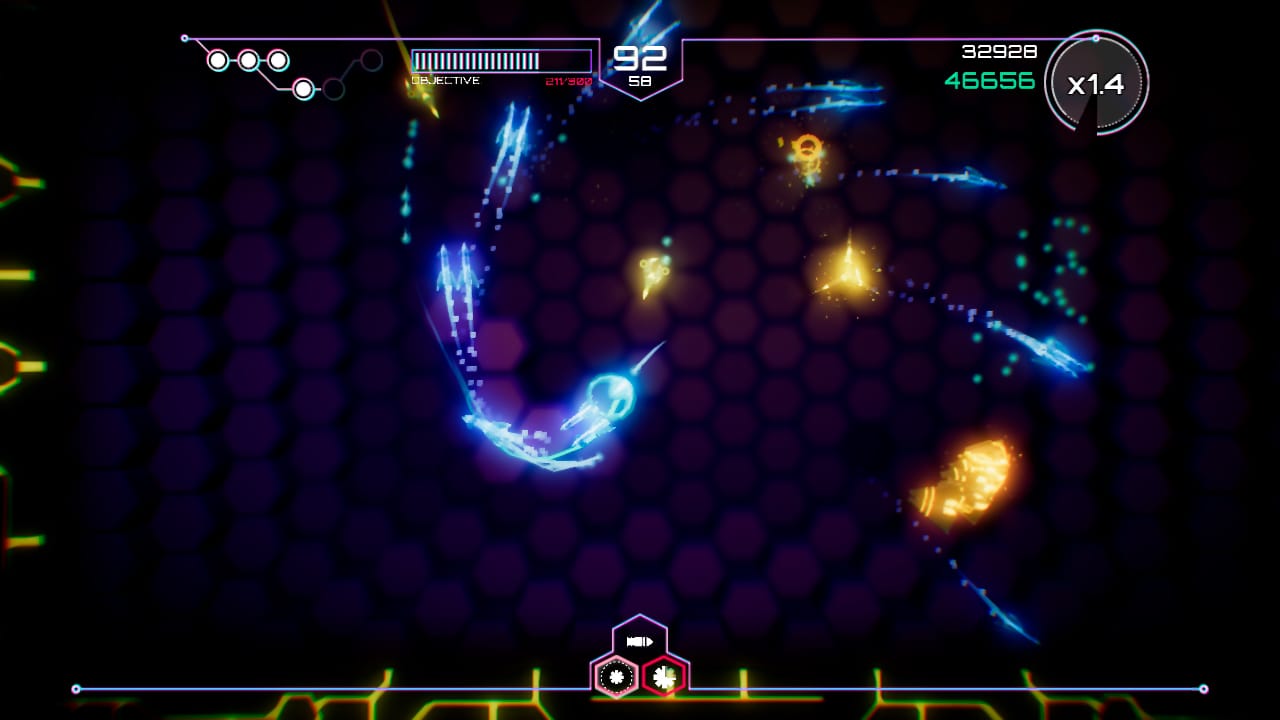This screenshot has height=720, width=1280.
Task: Expand the multiplier dial in the corner
Action: pos(1098,85)
